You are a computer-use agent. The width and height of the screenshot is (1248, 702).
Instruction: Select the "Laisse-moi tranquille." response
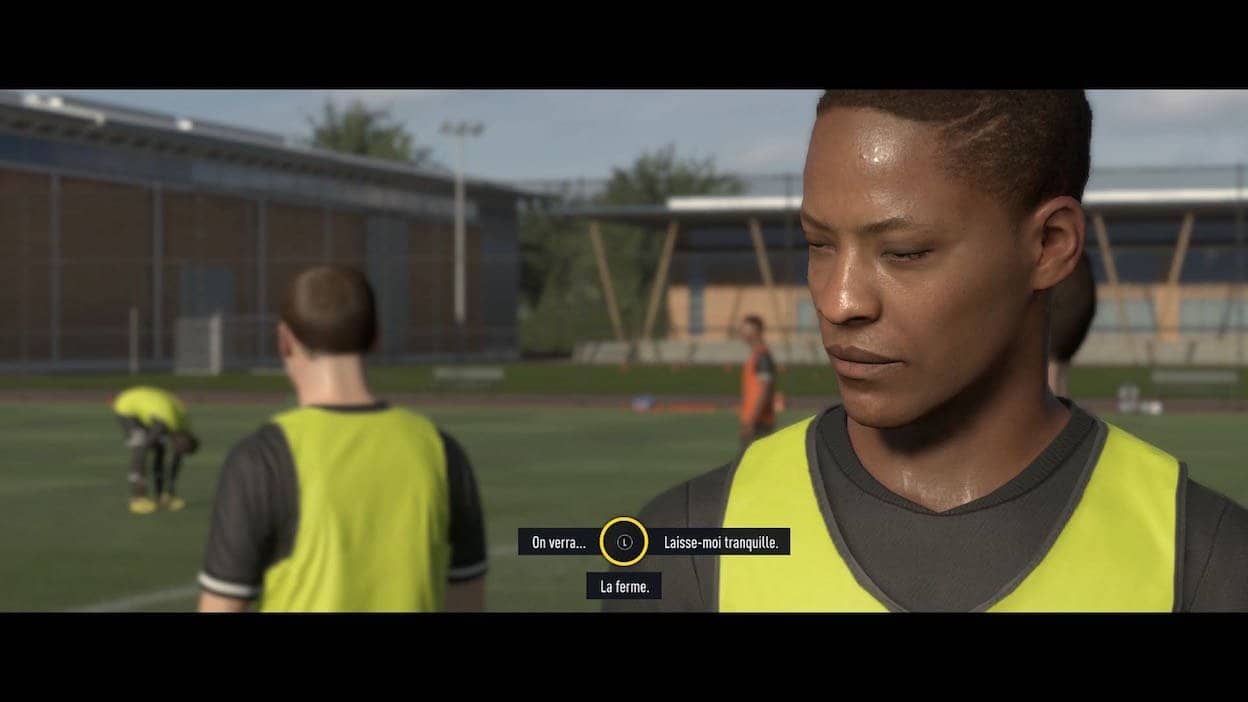point(726,542)
